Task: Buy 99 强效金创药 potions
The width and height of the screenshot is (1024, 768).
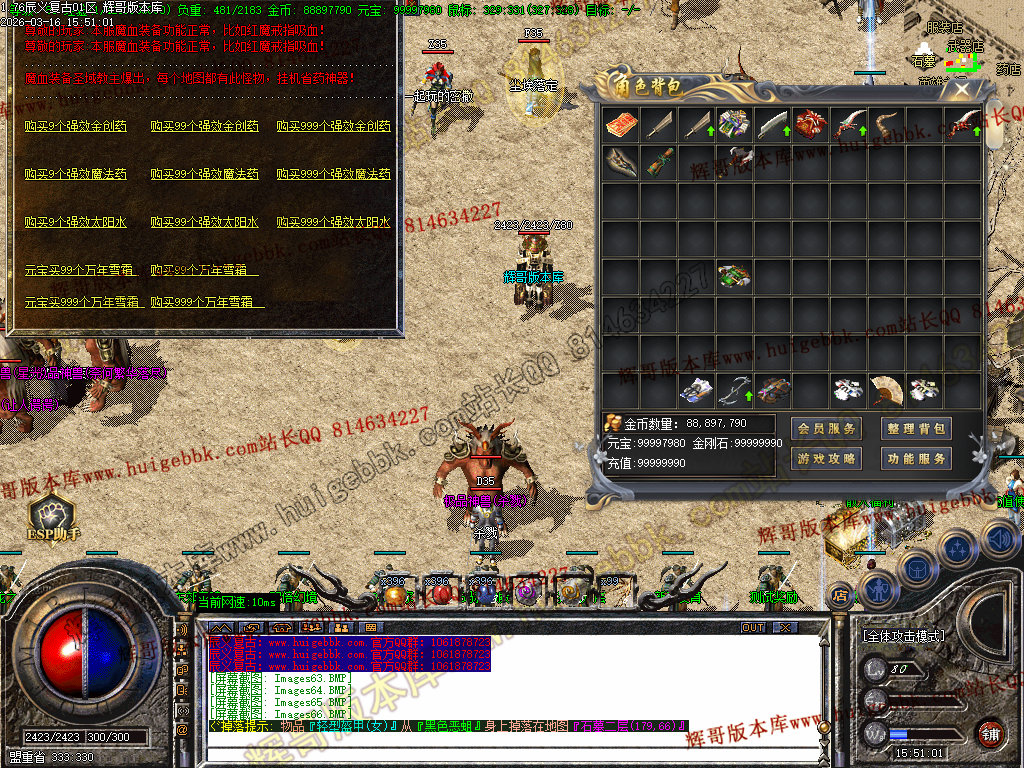Action: pos(204,127)
